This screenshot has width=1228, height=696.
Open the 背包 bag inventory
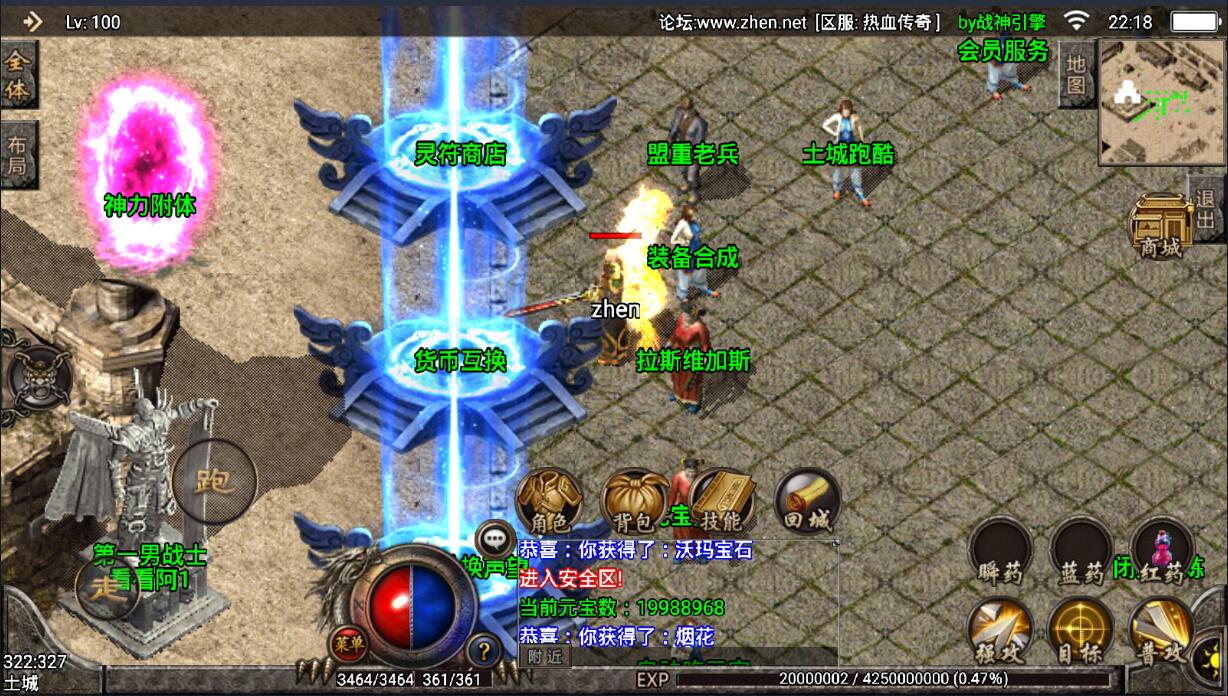633,502
